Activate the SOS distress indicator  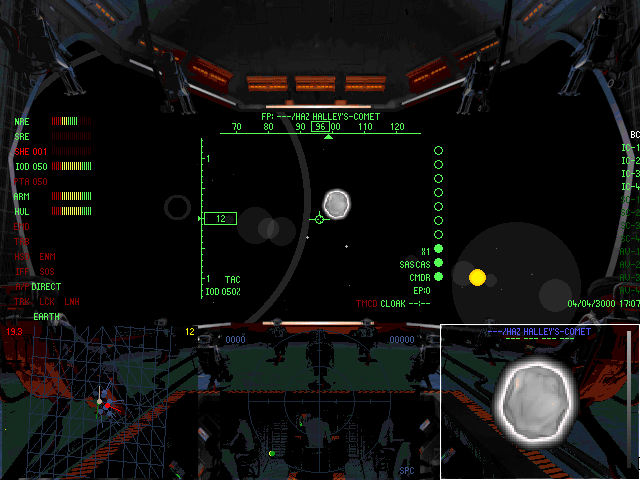click(47, 272)
